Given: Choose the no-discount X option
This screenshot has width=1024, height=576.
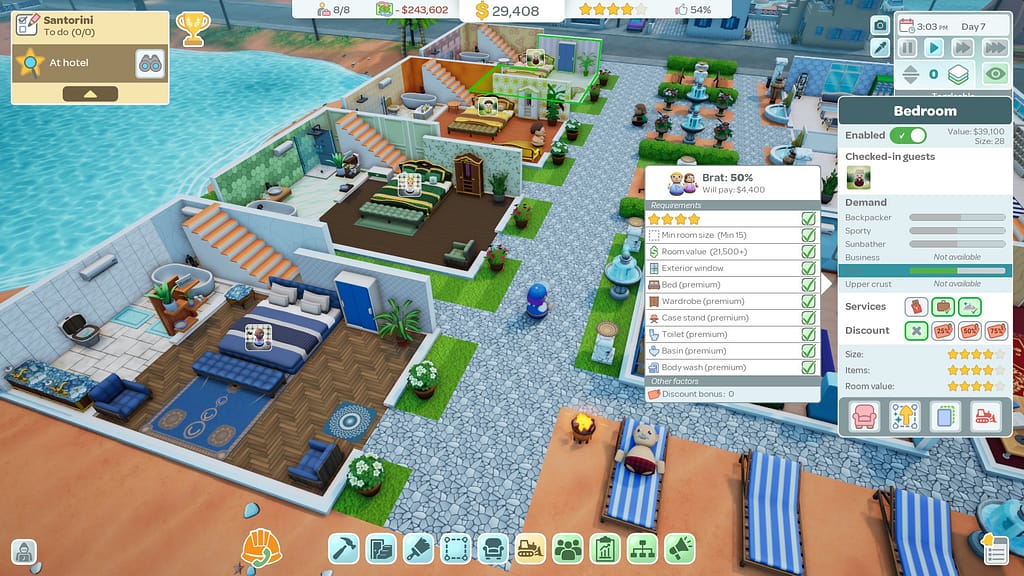Looking at the screenshot, I should (x=916, y=331).
